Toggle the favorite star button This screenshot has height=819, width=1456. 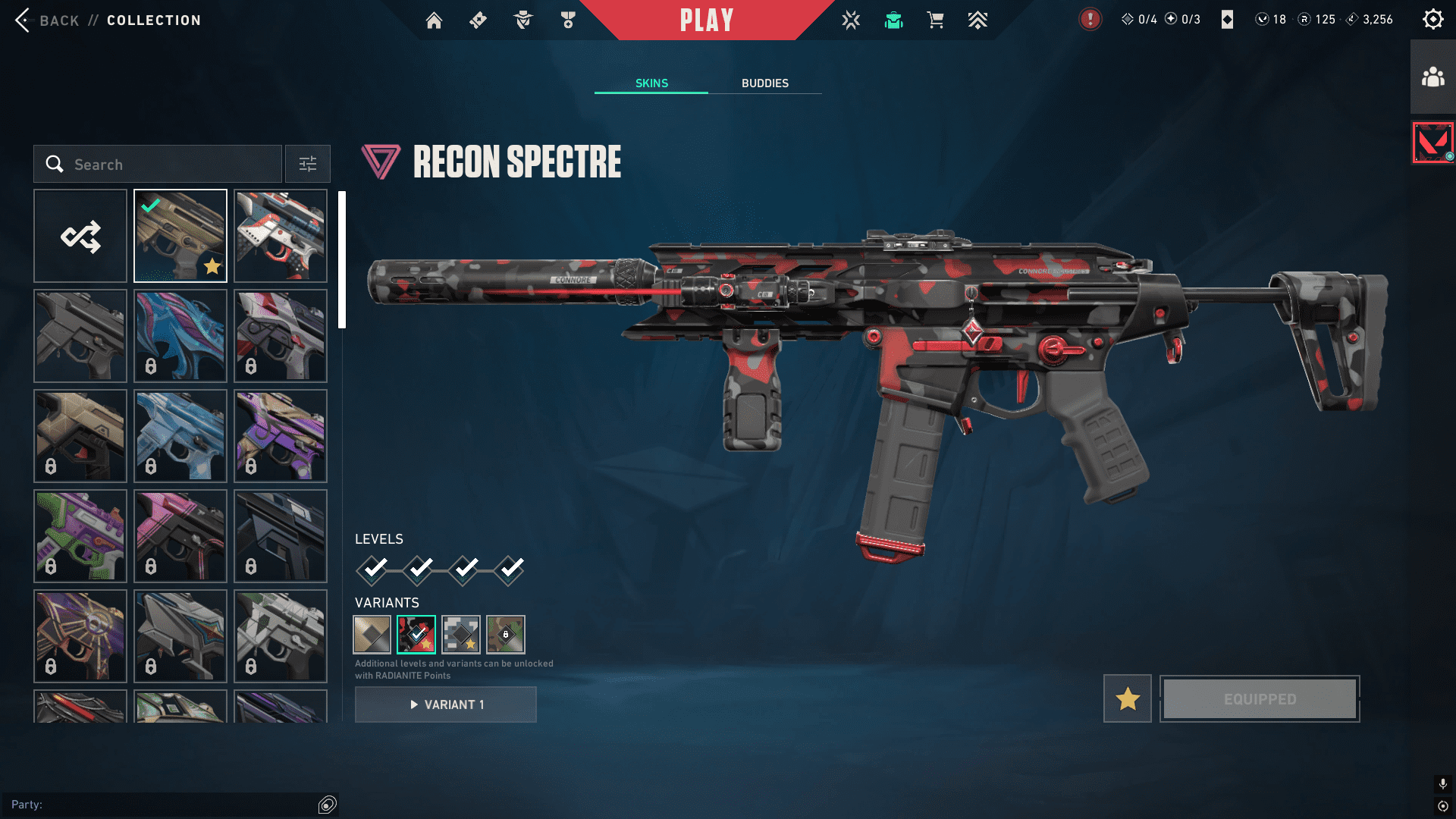(x=1128, y=698)
